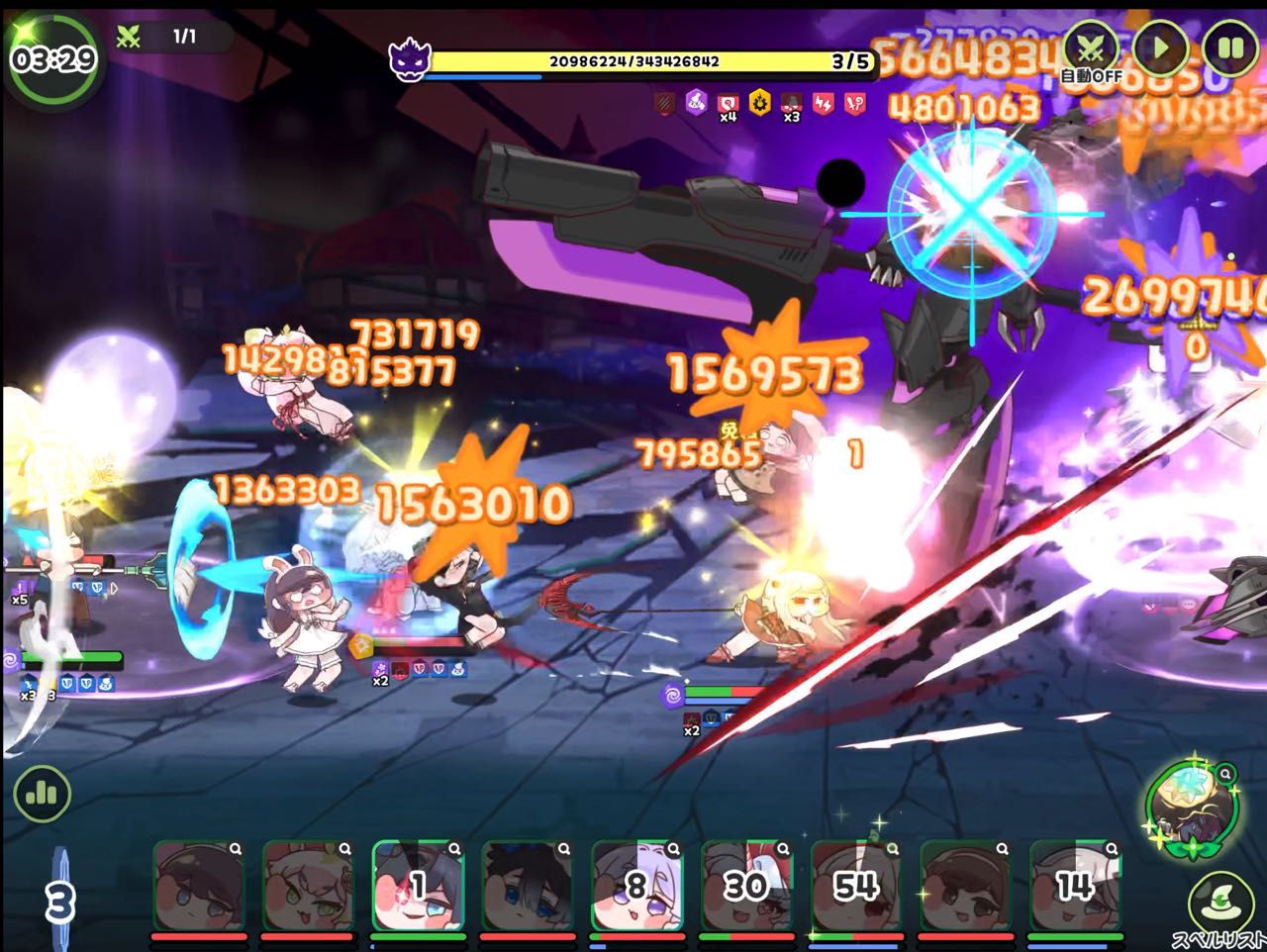Activate the glowing special skill above the spell list
The height and width of the screenshot is (952, 1267).
1189,806
